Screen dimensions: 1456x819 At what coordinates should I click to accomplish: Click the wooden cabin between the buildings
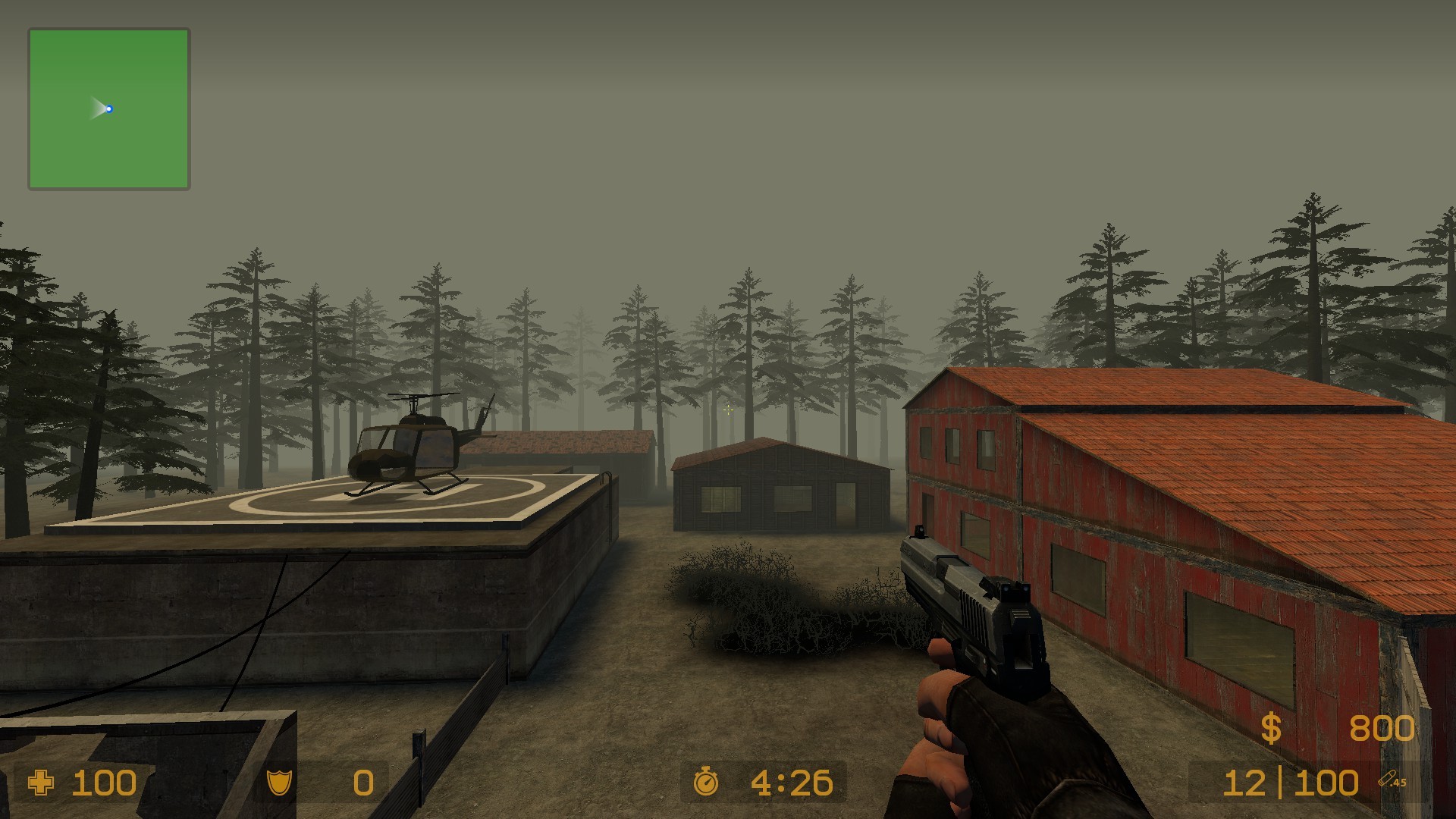(x=781, y=485)
